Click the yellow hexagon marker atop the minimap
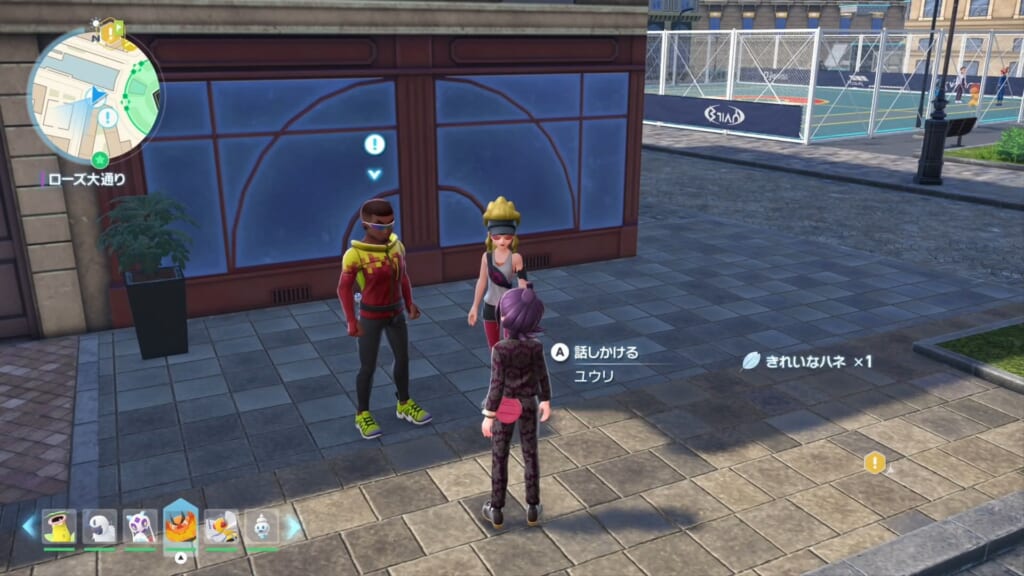Viewport: 1024px width, 576px height. [111, 32]
